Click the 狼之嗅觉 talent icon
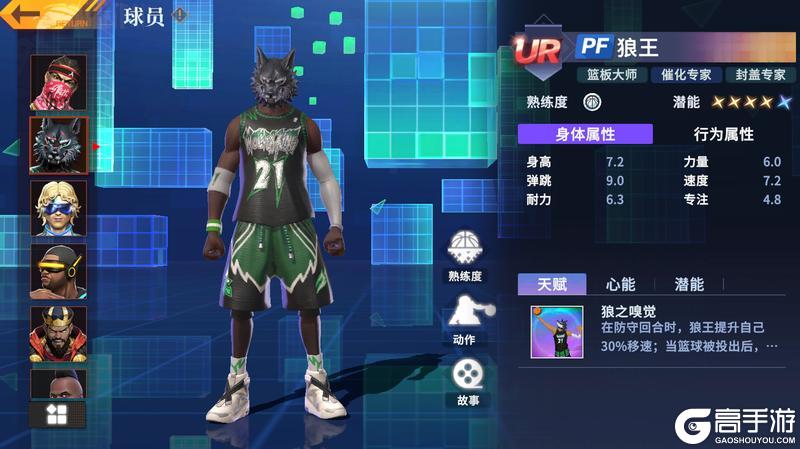Screen dimensions: 800x449 pos(557,331)
